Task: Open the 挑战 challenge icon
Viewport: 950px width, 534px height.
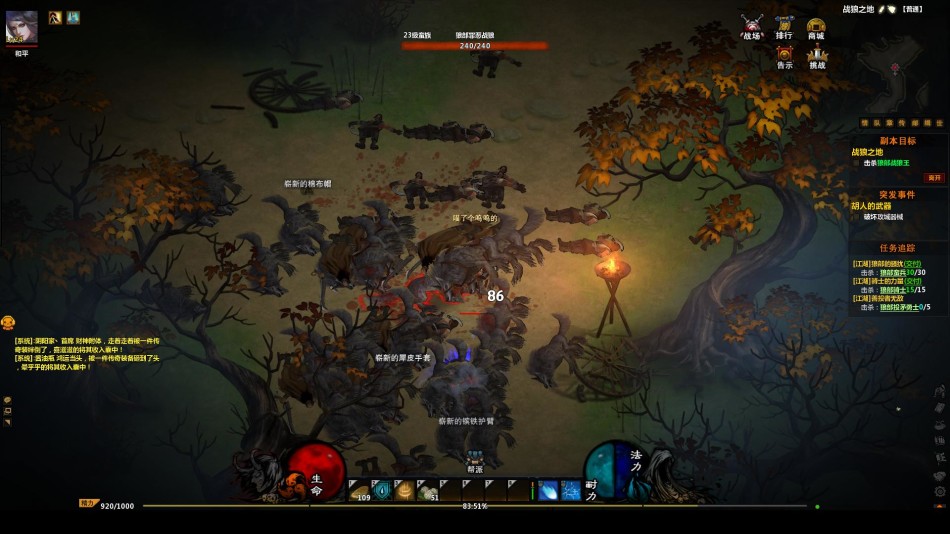Action: pyautogui.click(x=817, y=55)
